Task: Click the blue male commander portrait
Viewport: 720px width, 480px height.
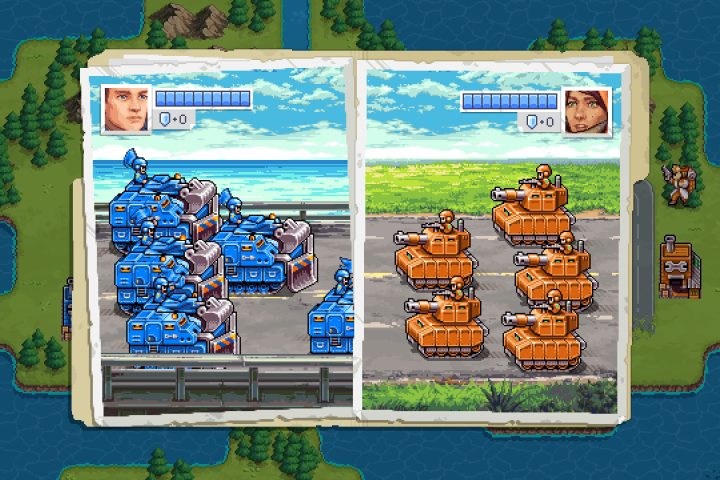Action: 127,110
